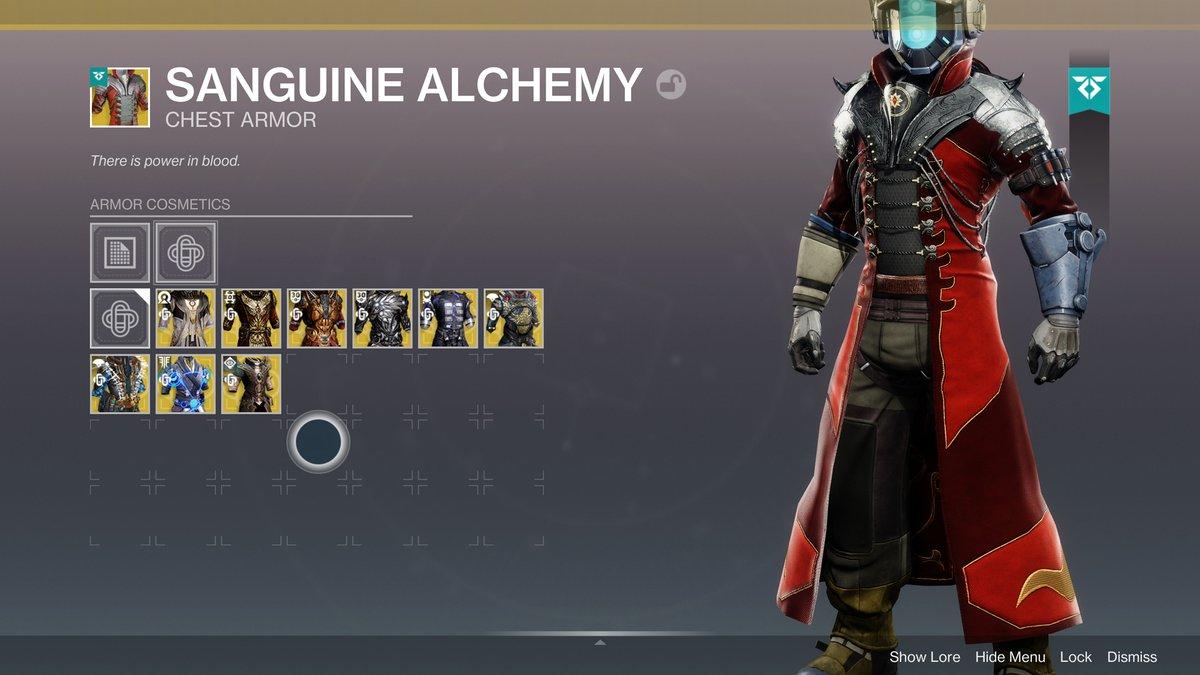Open the shader slot with dotted square icon
Screen dimensions: 1200x675
pyautogui.click(x=120, y=252)
